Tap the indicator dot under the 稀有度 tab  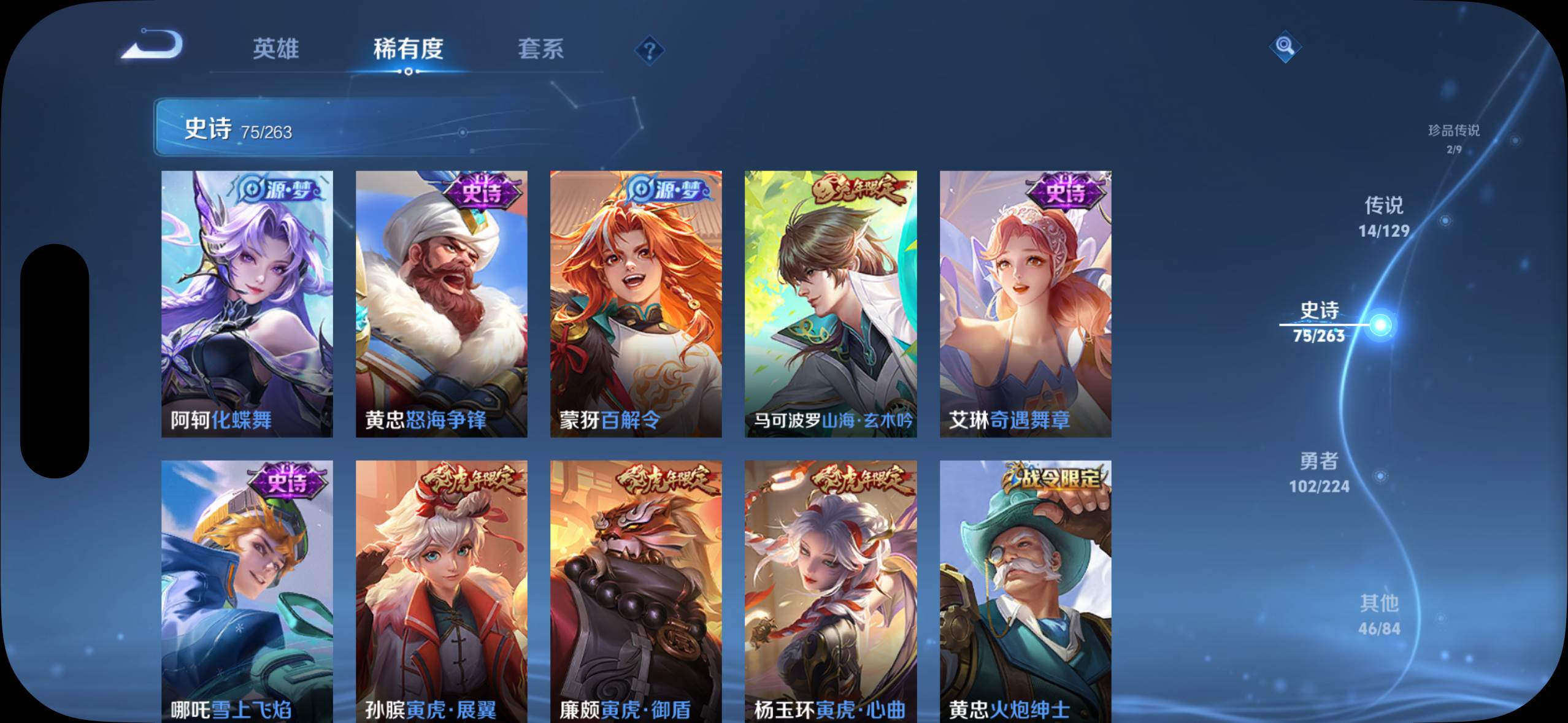pos(409,72)
